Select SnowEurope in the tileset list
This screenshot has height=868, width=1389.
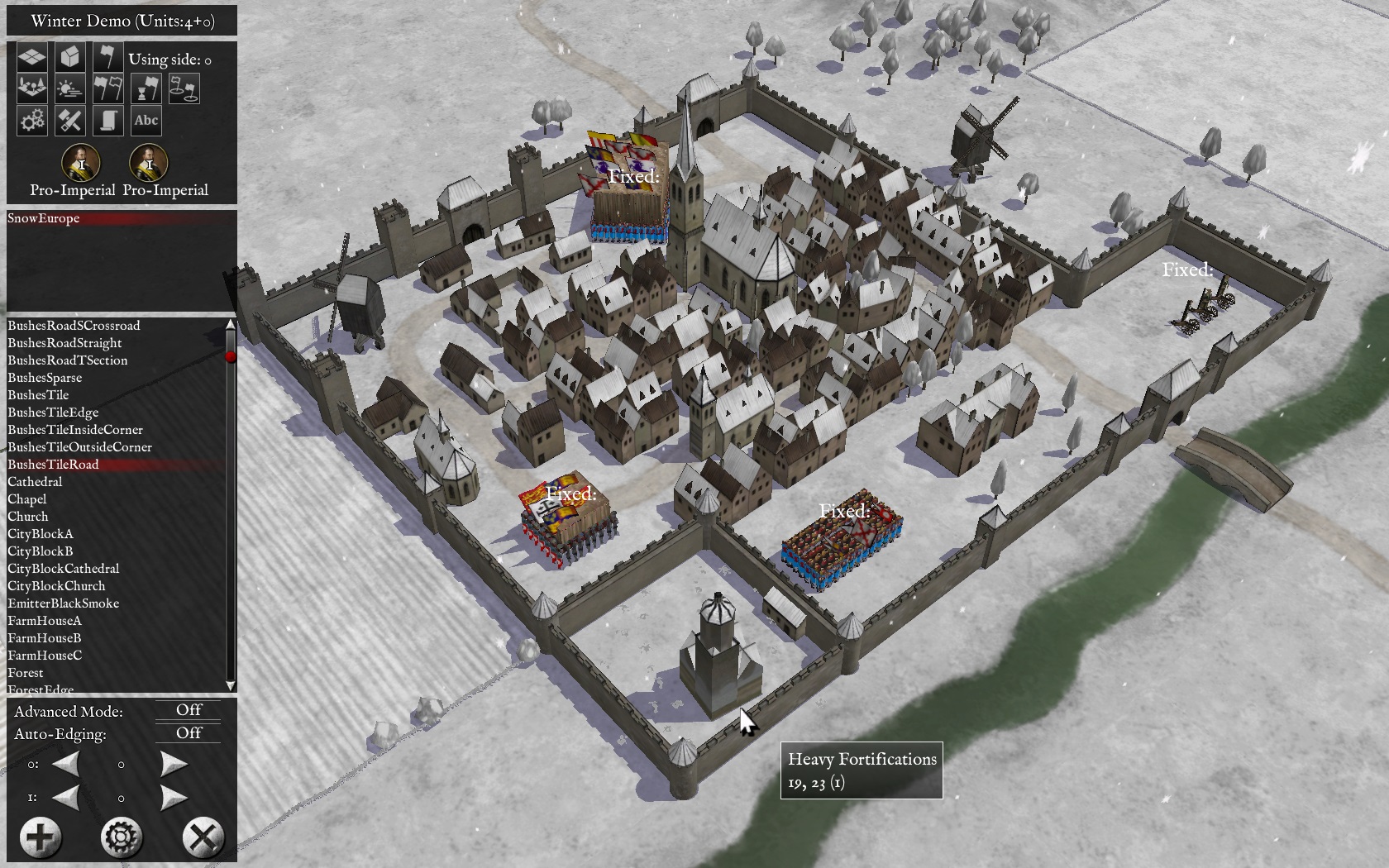(44, 218)
